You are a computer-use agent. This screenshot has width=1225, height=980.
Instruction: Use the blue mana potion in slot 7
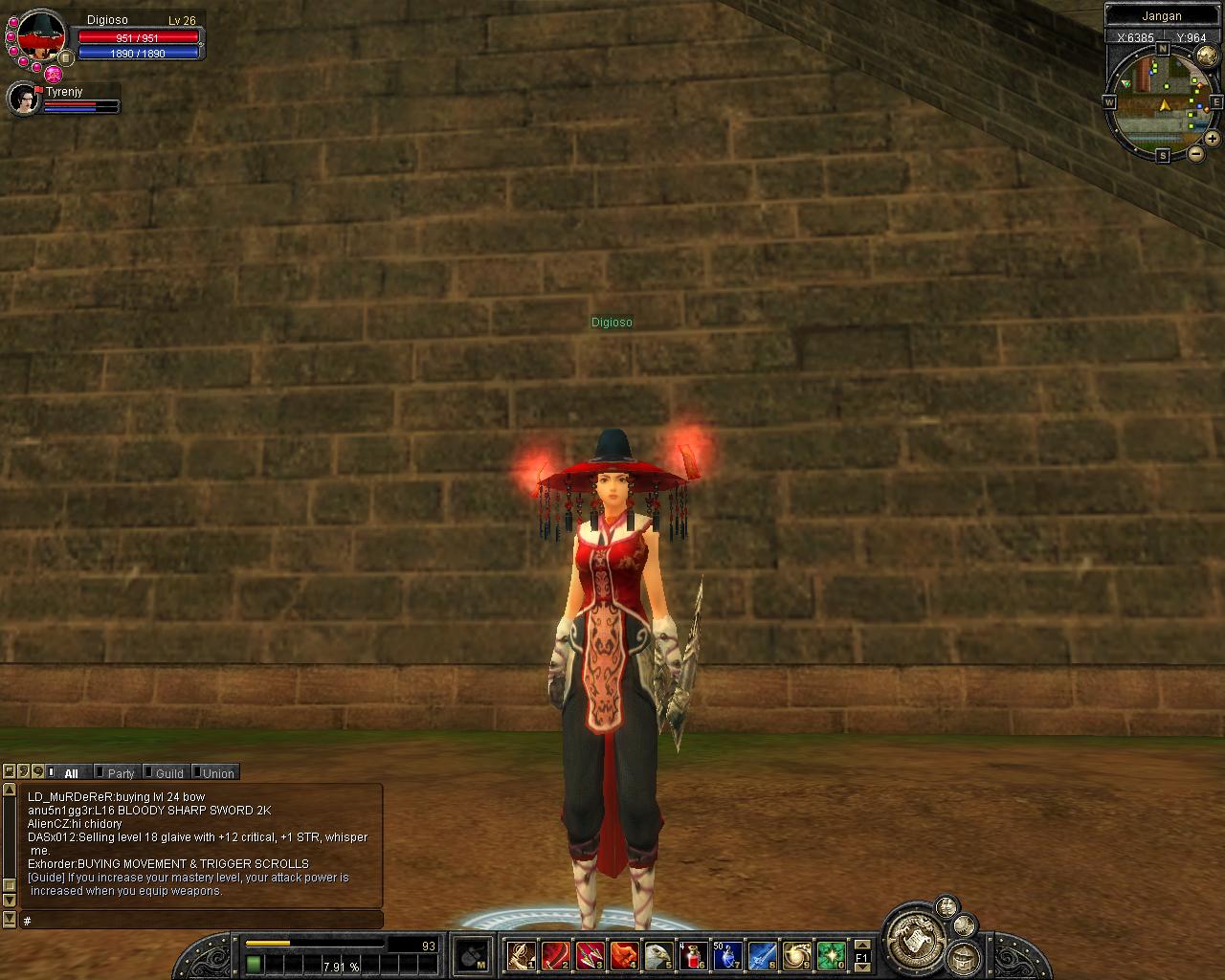727,955
